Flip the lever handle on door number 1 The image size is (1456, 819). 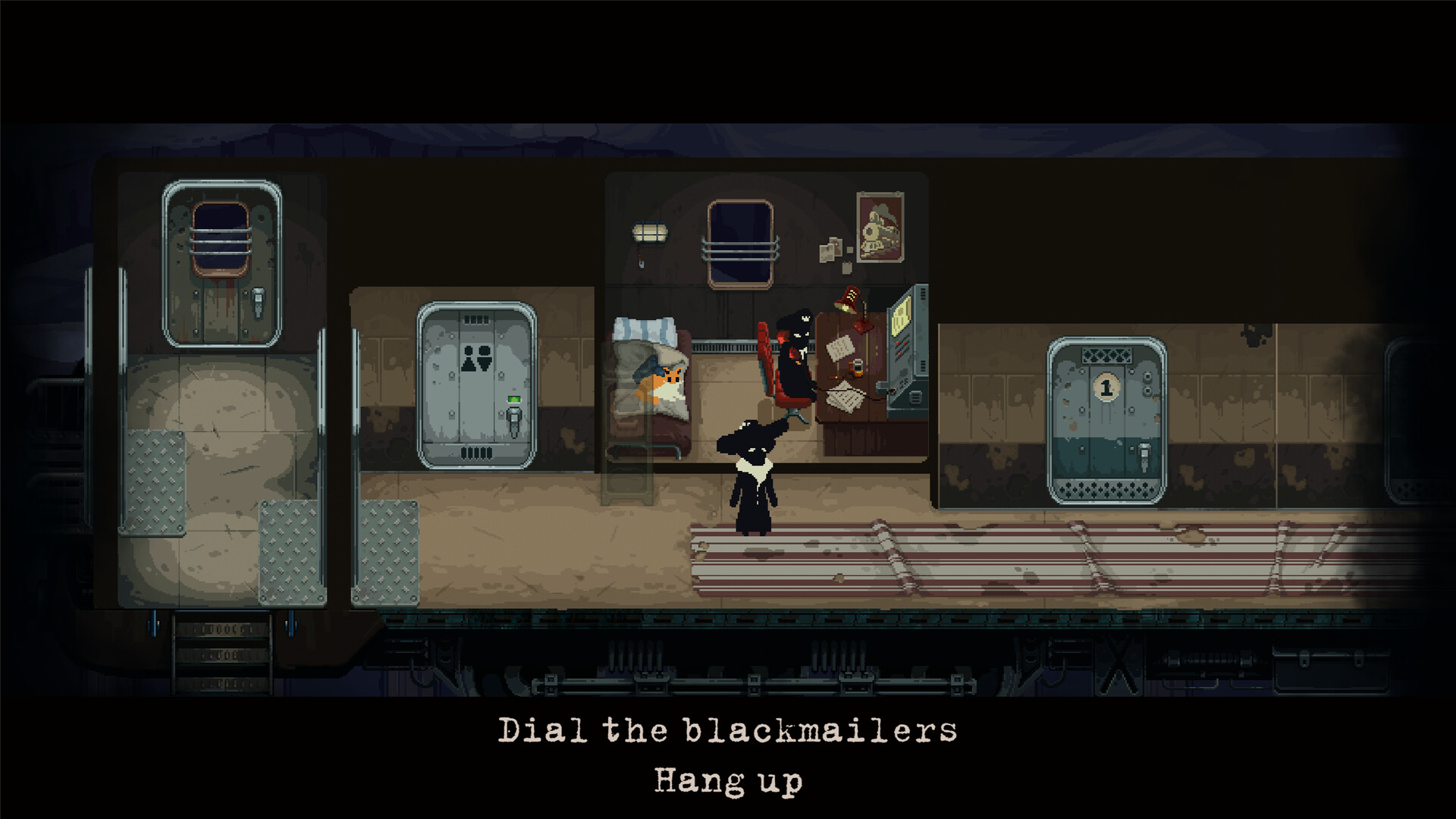pyautogui.click(x=1145, y=456)
